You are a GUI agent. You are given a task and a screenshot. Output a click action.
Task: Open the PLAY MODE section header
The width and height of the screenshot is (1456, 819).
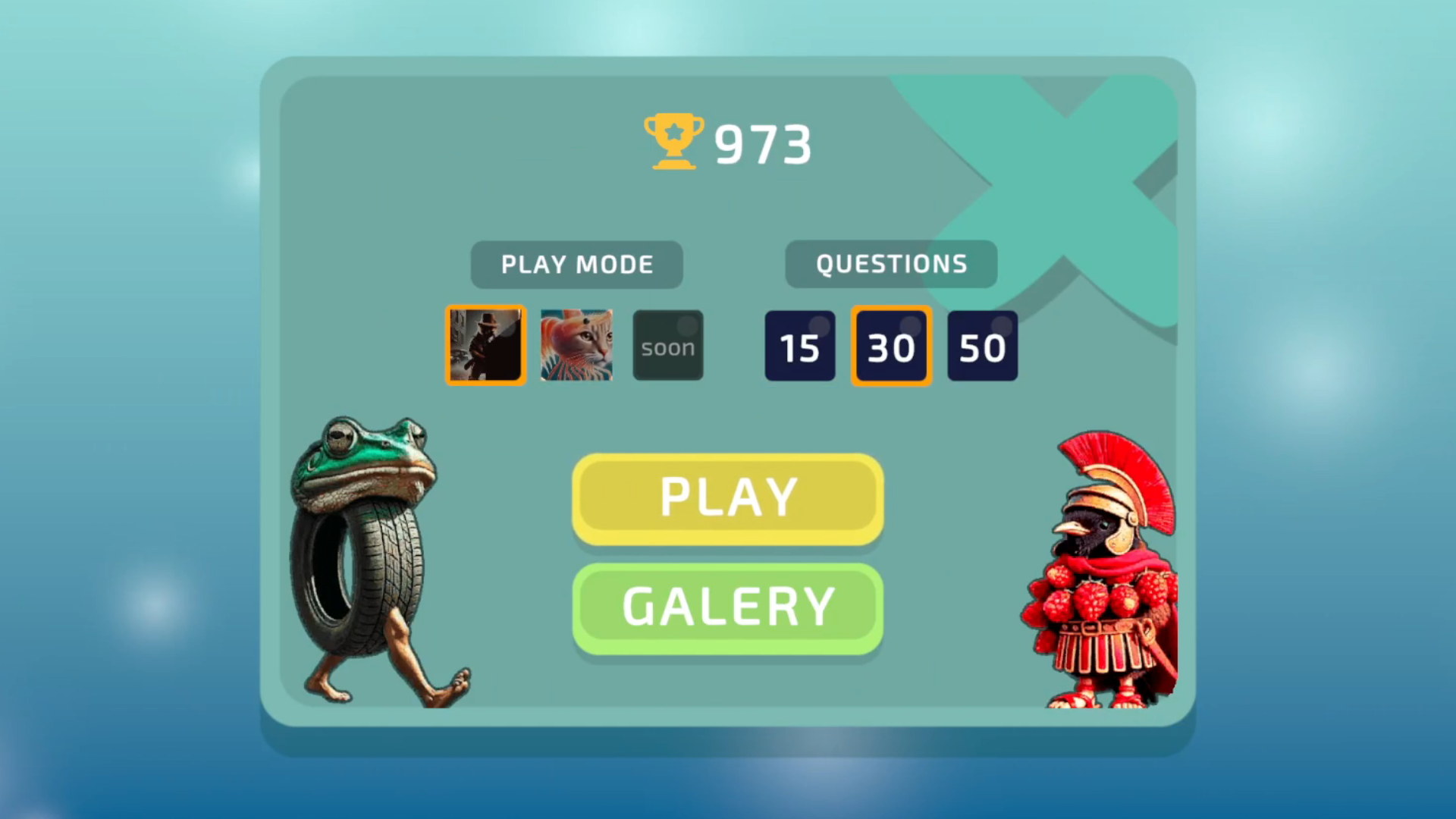pos(576,264)
